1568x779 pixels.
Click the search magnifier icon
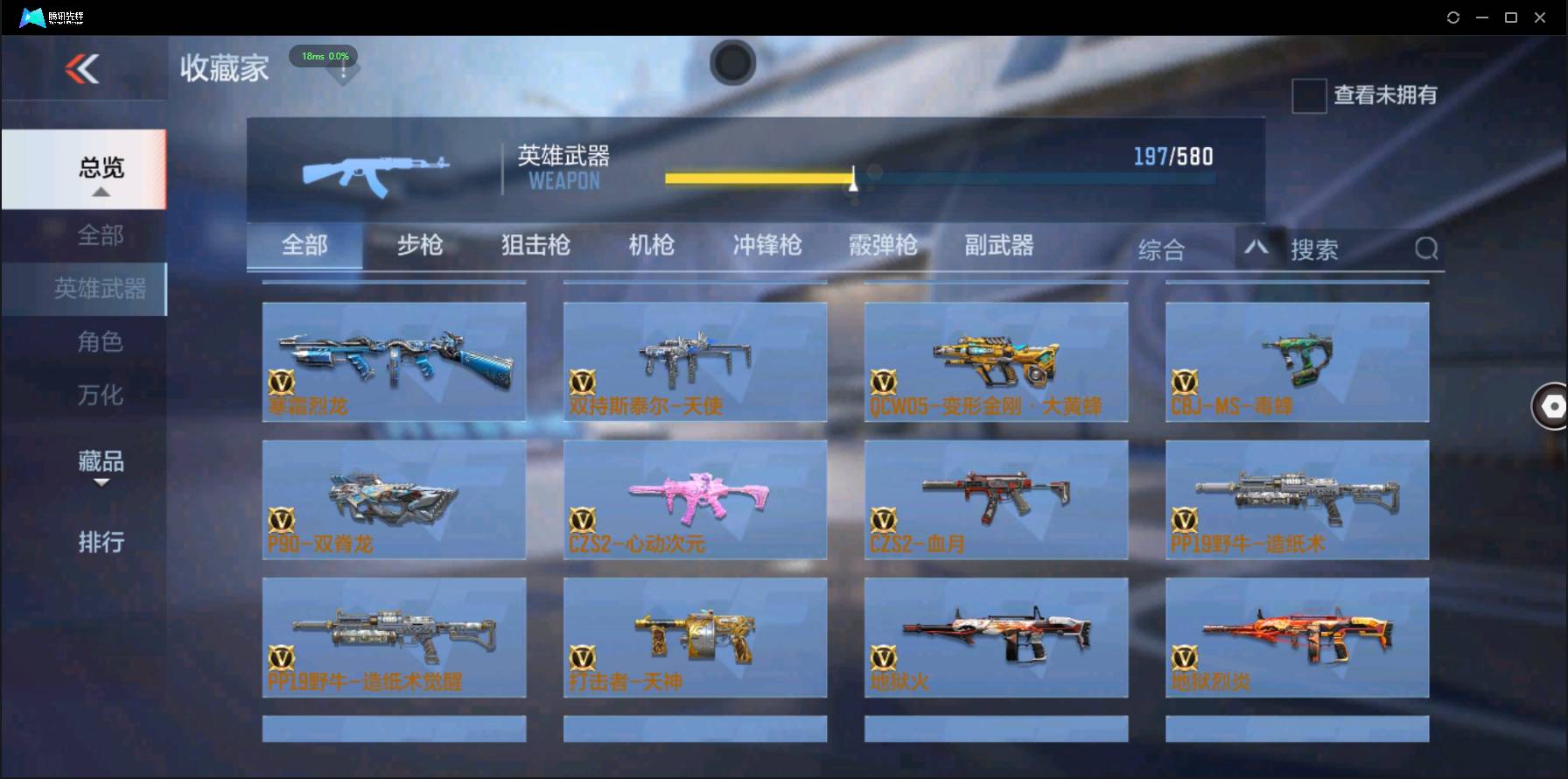click(1426, 249)
